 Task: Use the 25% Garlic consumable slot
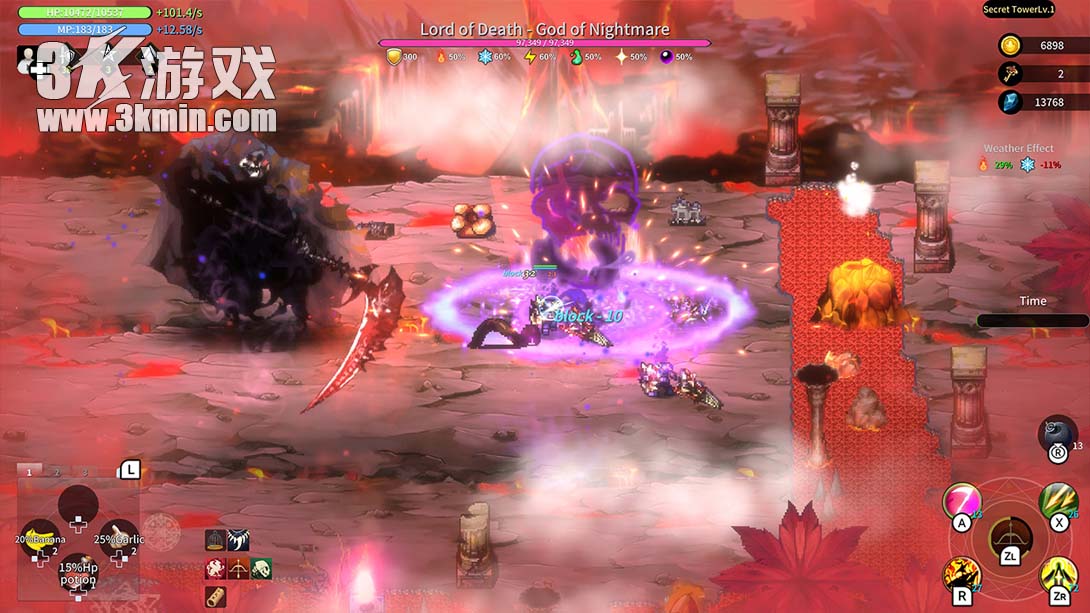(x=118, y=540)
